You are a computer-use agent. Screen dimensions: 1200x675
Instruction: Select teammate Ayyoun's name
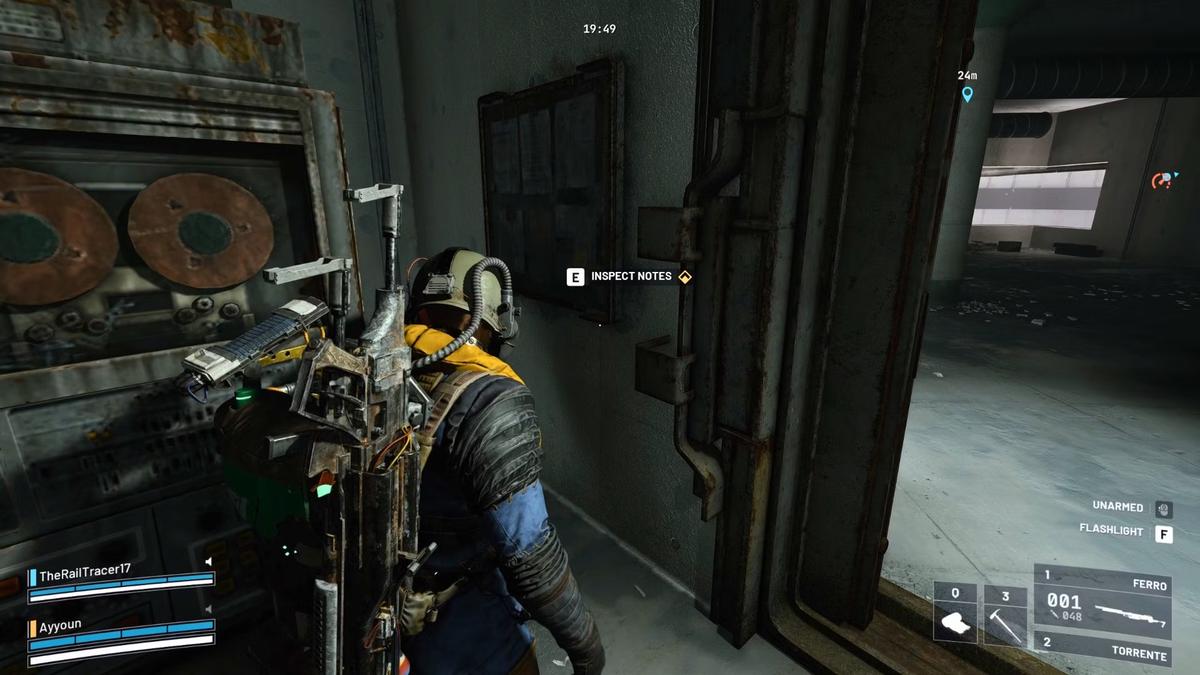point(60,625)
